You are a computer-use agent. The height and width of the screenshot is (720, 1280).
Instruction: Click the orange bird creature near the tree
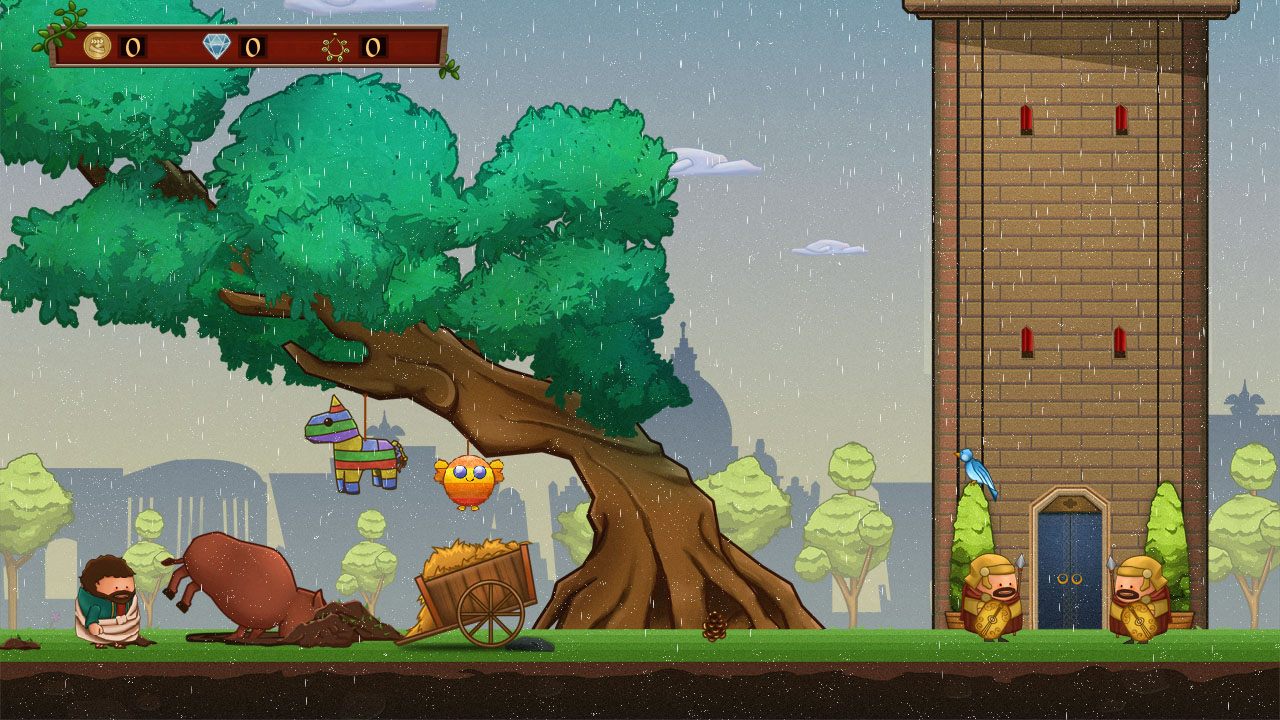[466, 482]
